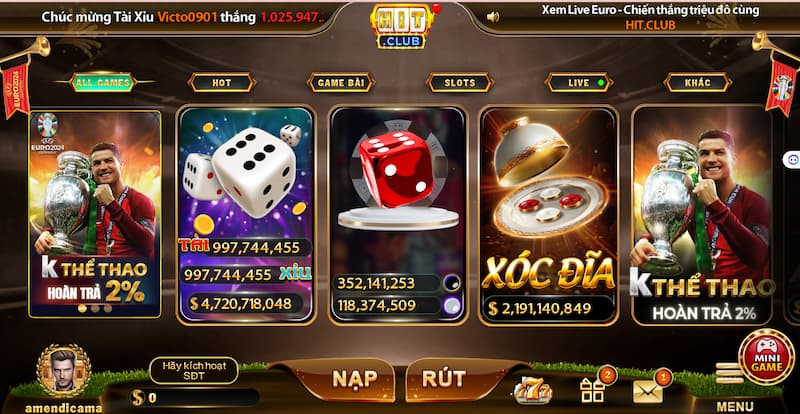Switch to the ALL GAMES tab
Image resolution: width=800 pixels, height=414 pixels.
point(98,83)
